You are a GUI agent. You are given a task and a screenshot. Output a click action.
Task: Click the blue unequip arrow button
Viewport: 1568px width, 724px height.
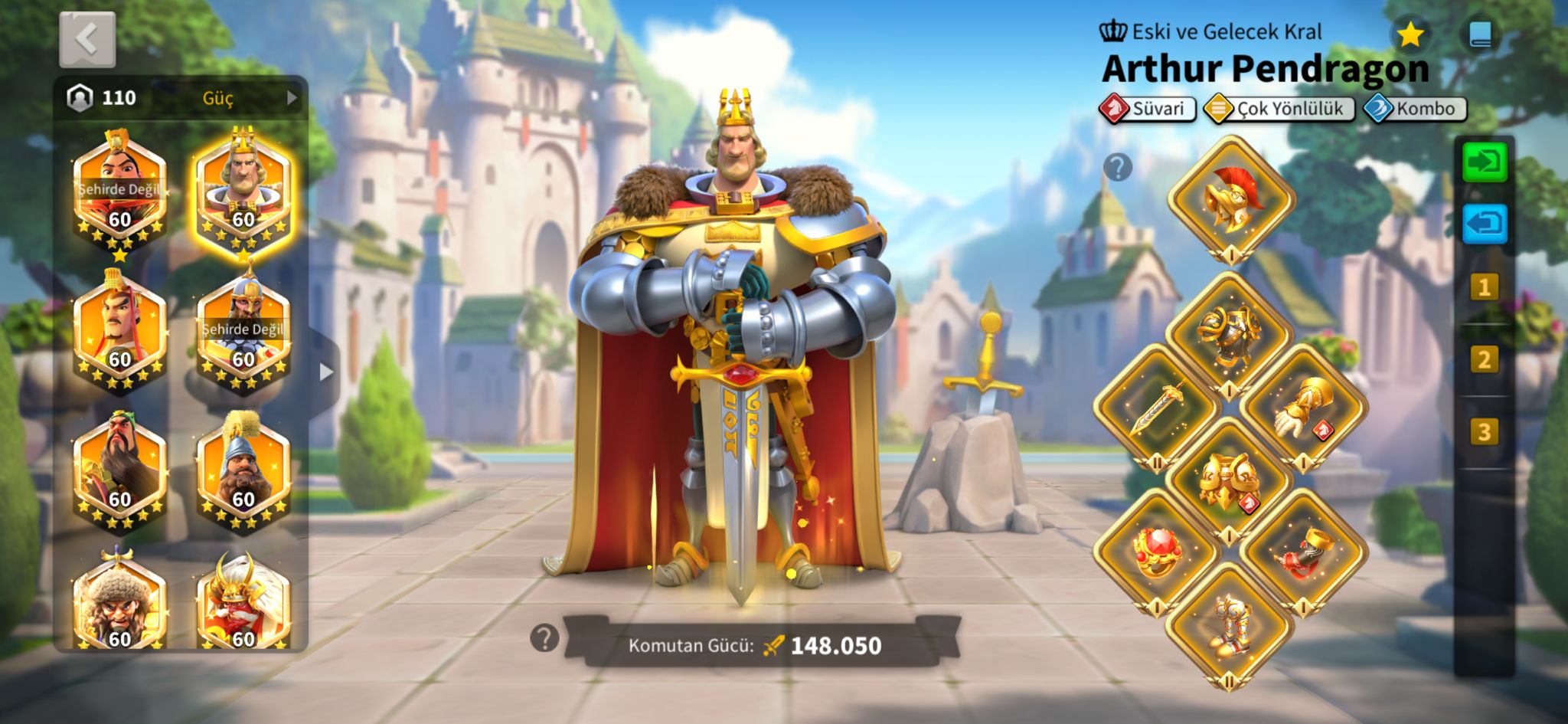pyautogui.click(x=1485, y=224)
